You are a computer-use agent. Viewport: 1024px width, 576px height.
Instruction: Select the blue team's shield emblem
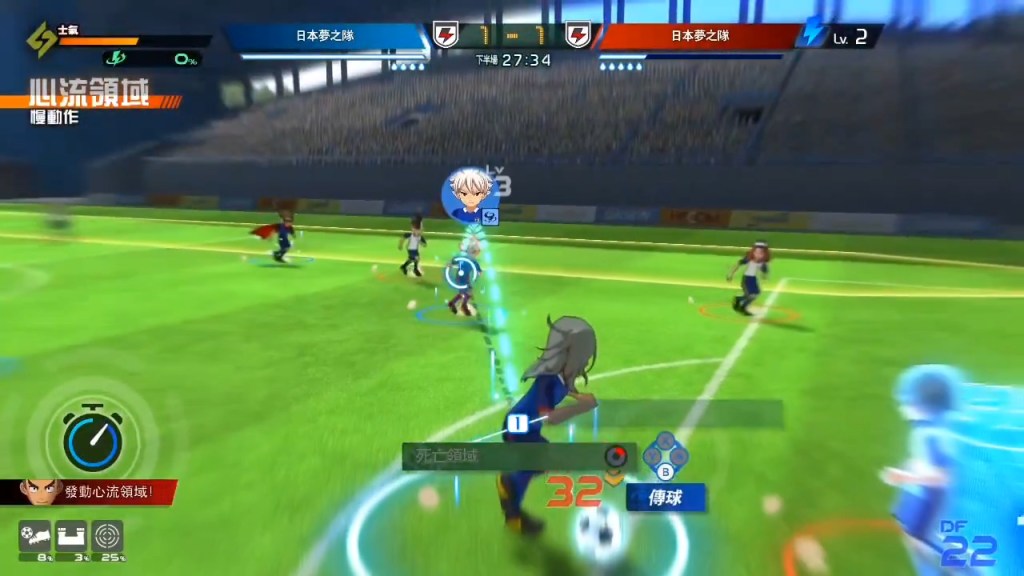tap(443, 37)
